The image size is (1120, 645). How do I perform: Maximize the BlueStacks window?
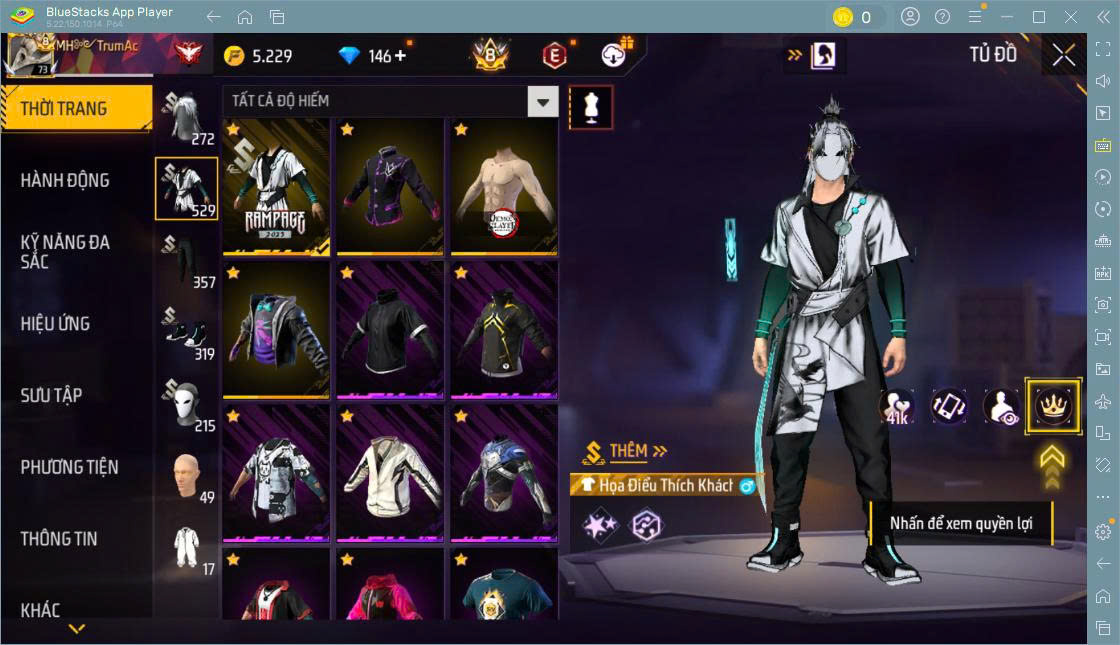1039,17
